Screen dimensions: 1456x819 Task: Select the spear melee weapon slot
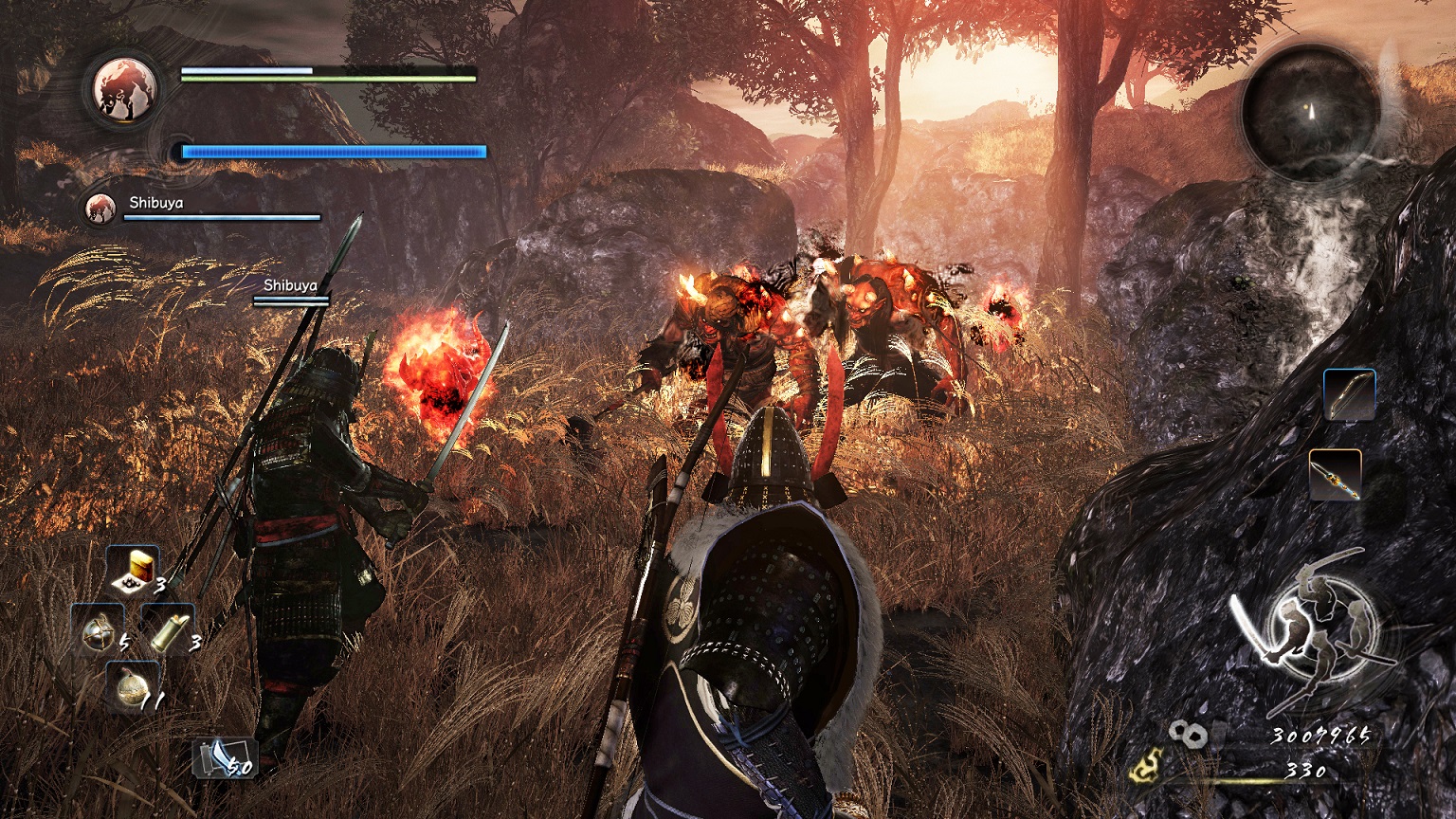1335,474
